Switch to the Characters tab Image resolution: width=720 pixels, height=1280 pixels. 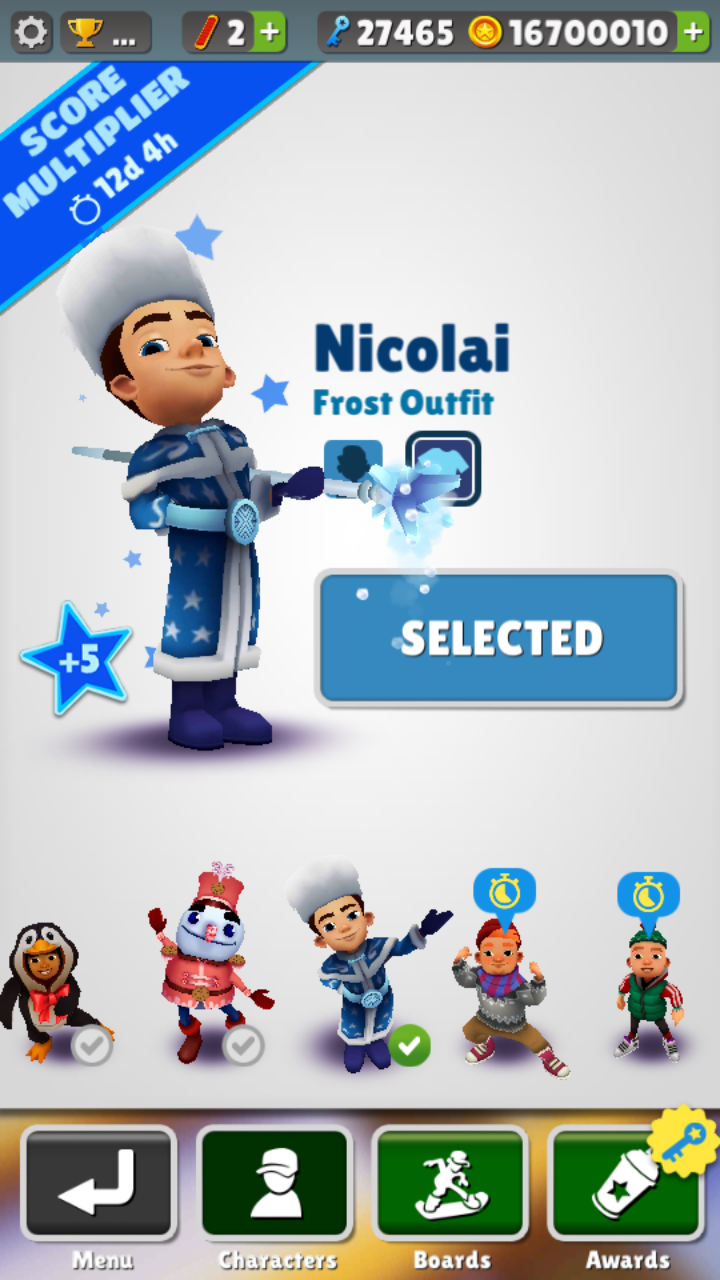click(x=275, y=1183)
